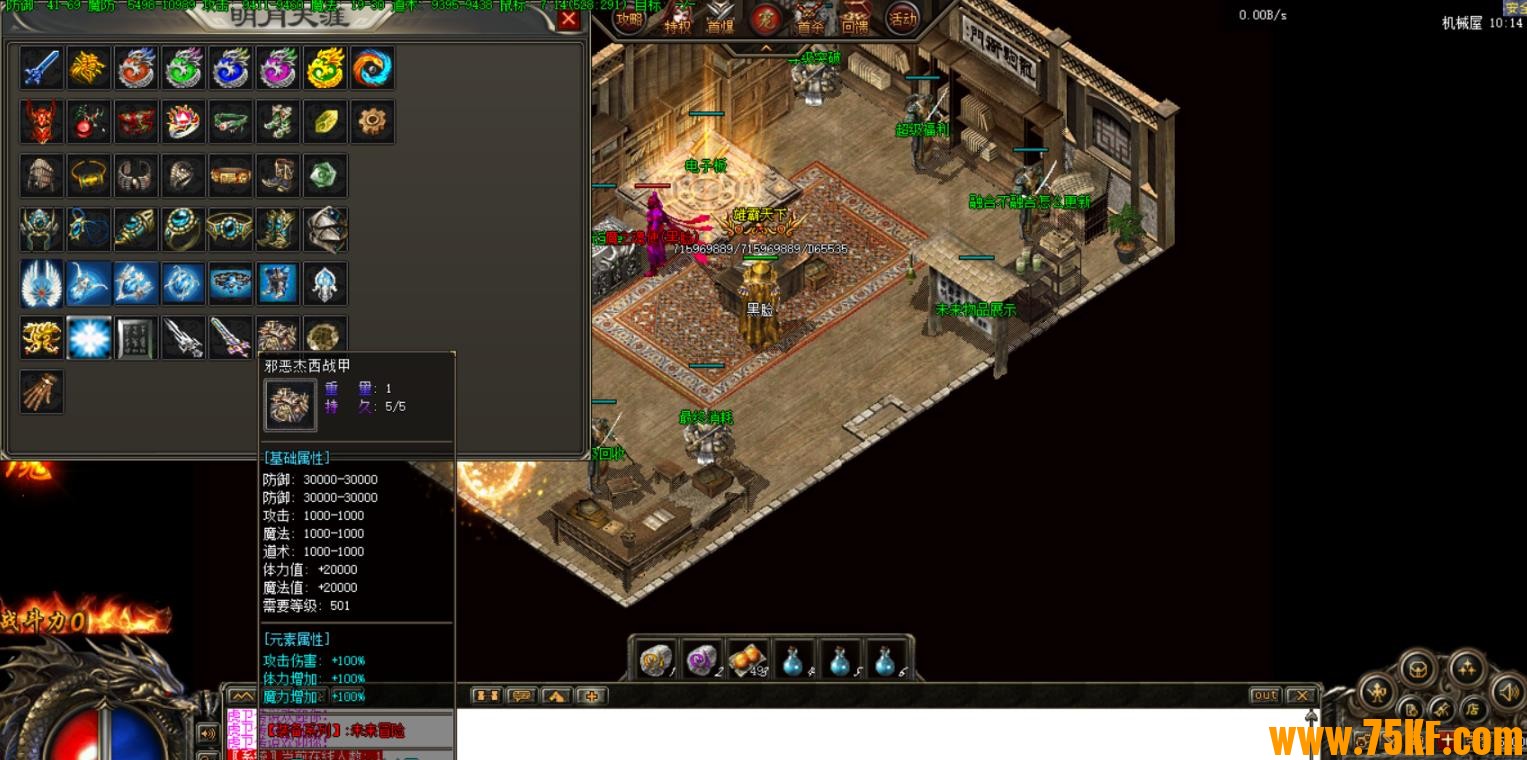Image resolution: width=1527 pixels, height=760 pixels.
Task: Click the 'out' button on chat bar
Action: 1265,695
